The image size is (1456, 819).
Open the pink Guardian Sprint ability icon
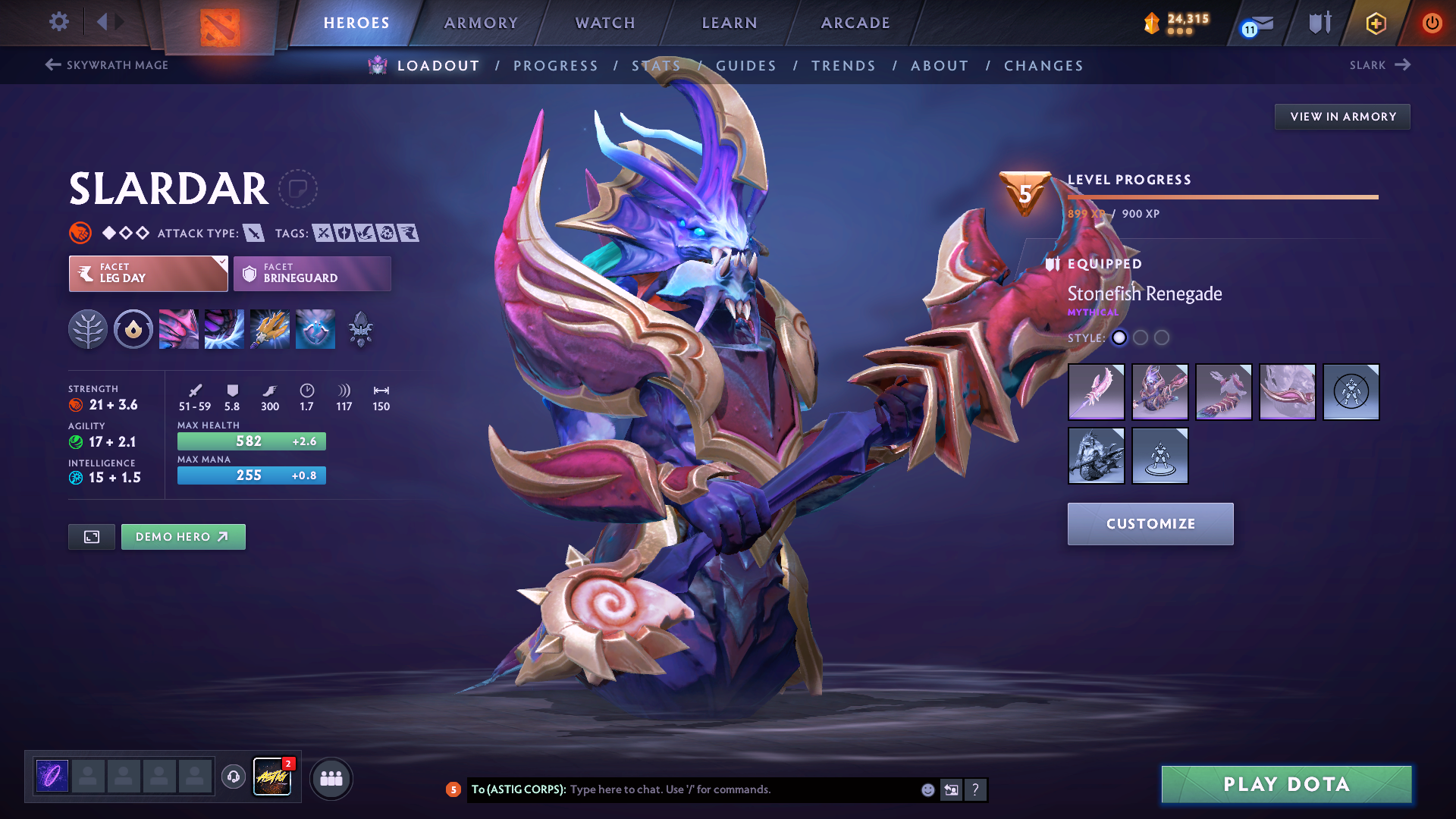178,329
